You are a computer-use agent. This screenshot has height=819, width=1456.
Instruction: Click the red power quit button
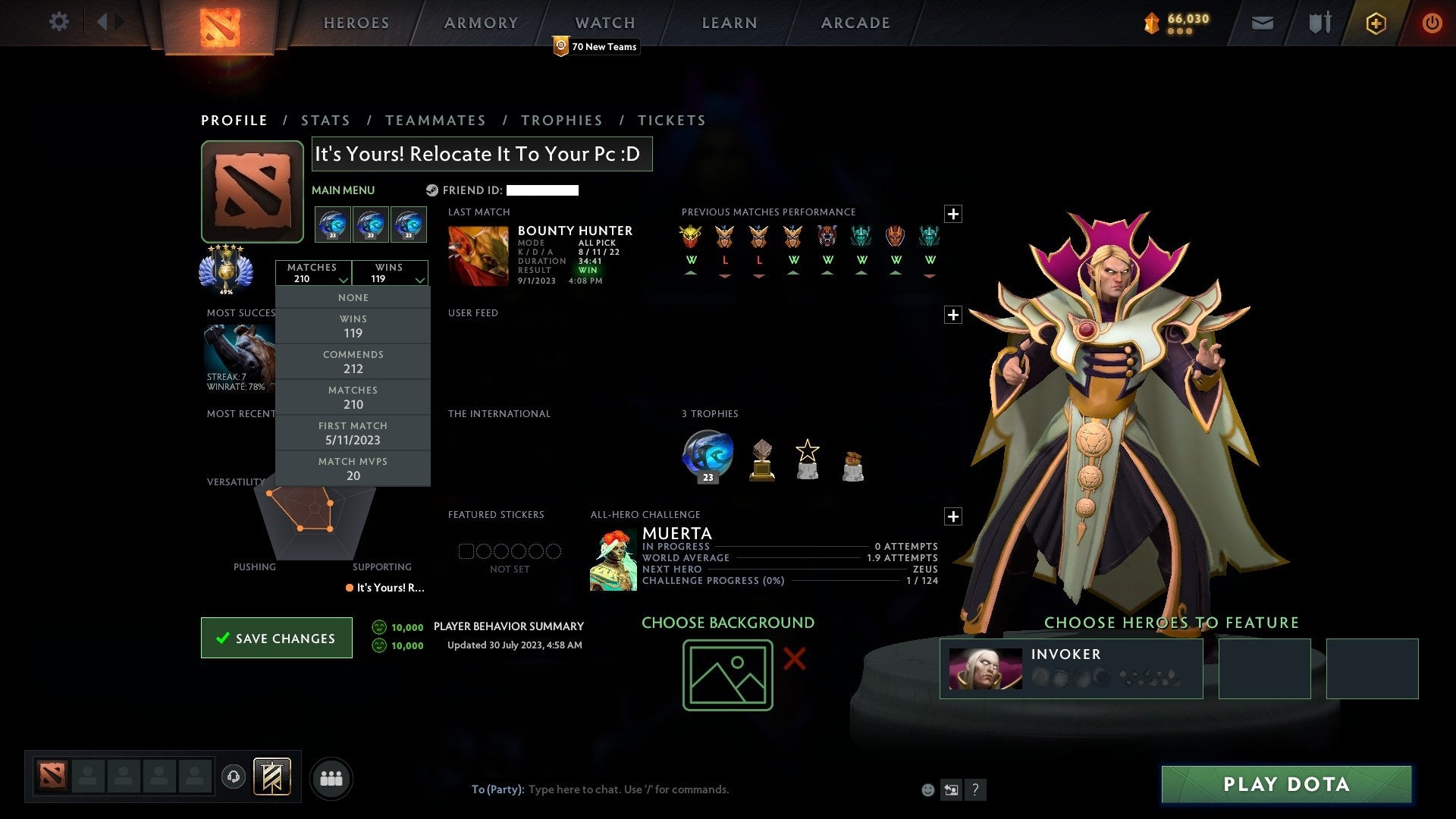(1432, 23)
